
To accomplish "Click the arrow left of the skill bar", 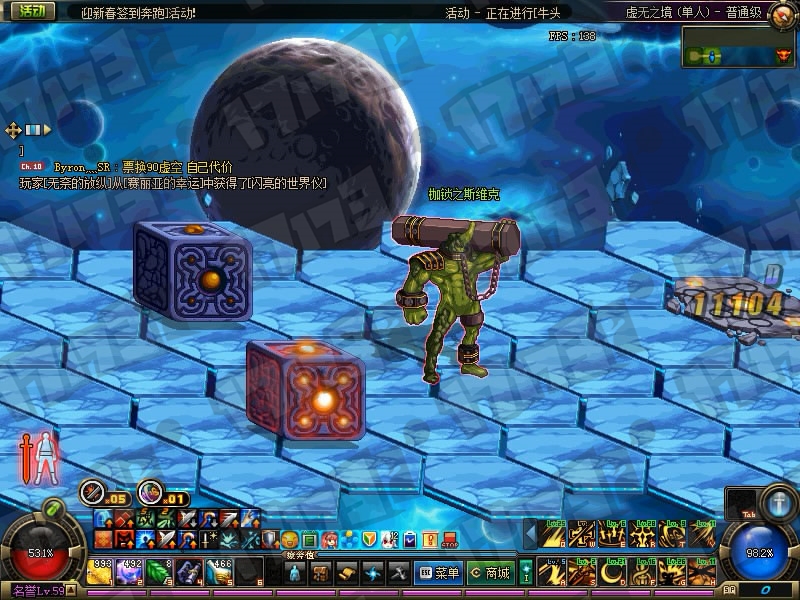I will 531,535.
